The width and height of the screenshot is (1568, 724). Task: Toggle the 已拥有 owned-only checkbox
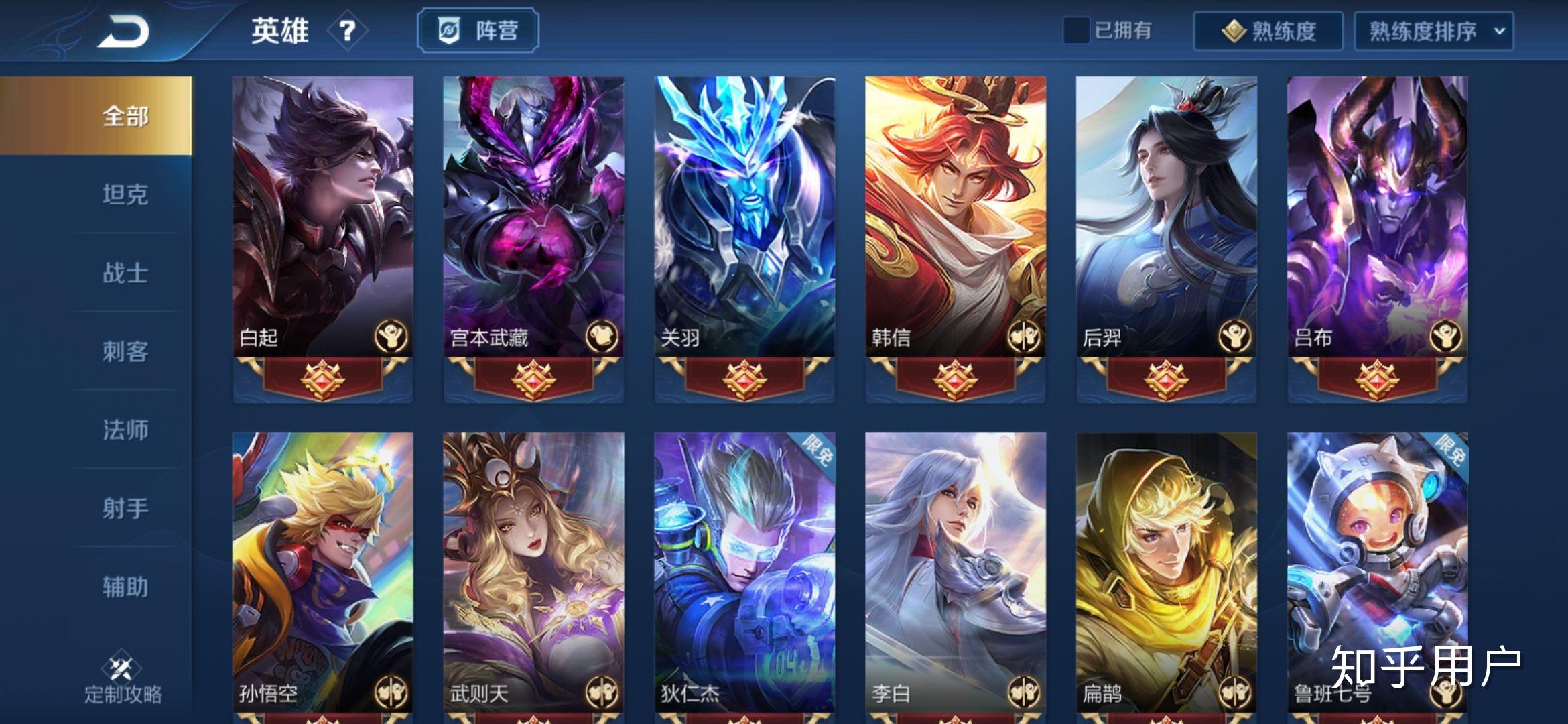pyautogui.click(x=1076, y=30)
